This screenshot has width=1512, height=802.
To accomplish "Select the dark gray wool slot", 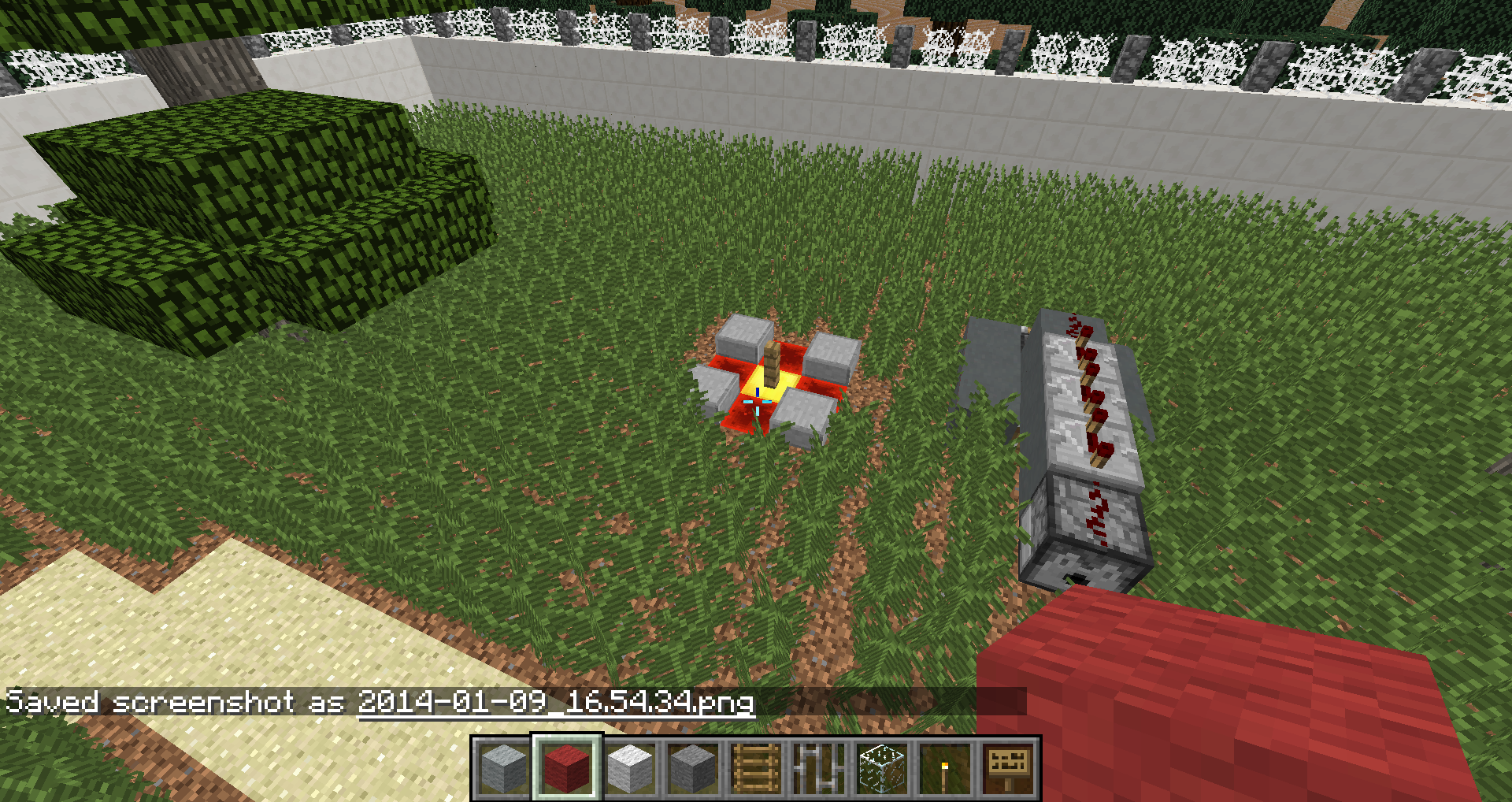I will click(x=693, y=768).
